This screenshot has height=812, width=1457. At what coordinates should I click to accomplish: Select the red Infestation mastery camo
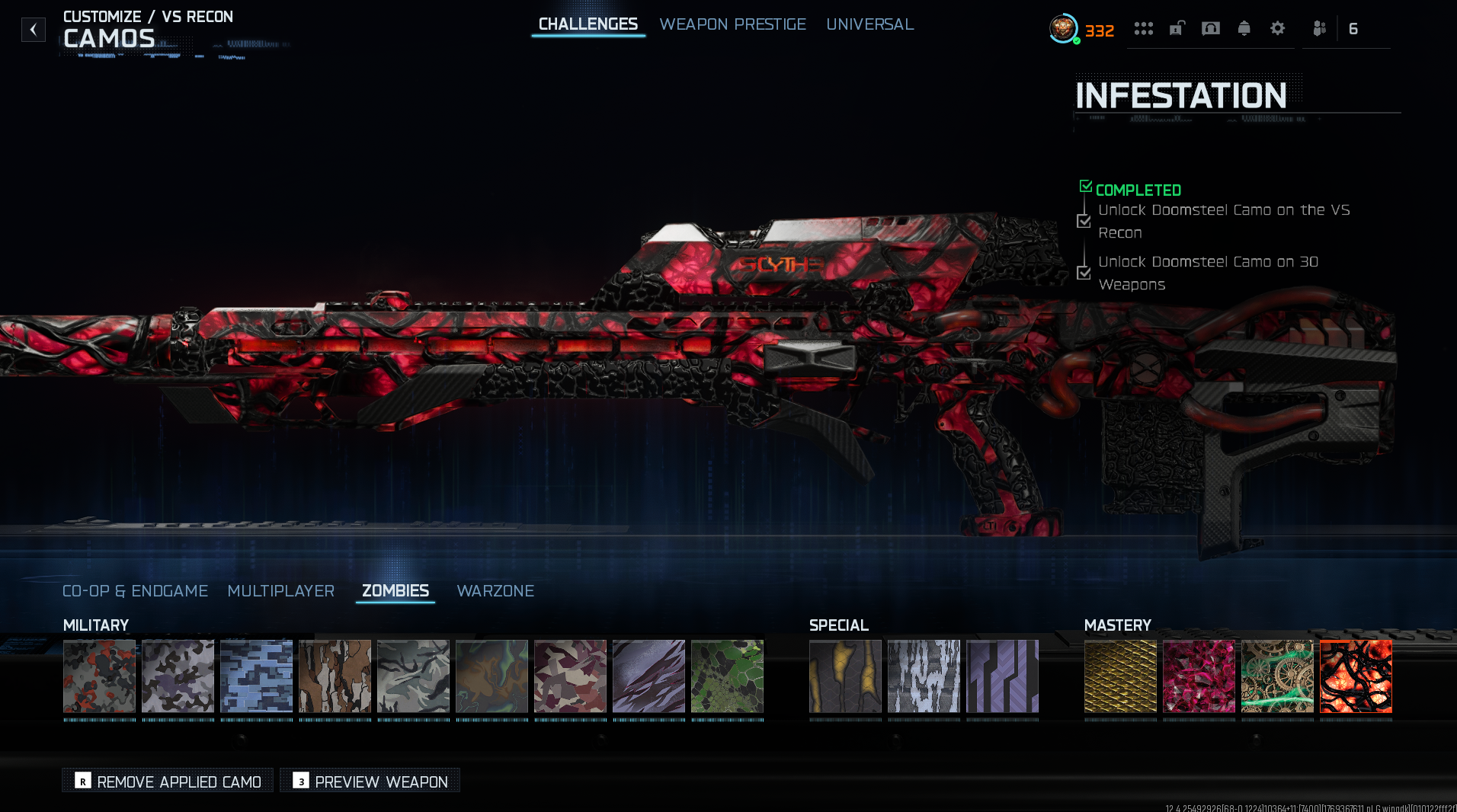(1356, 676)
